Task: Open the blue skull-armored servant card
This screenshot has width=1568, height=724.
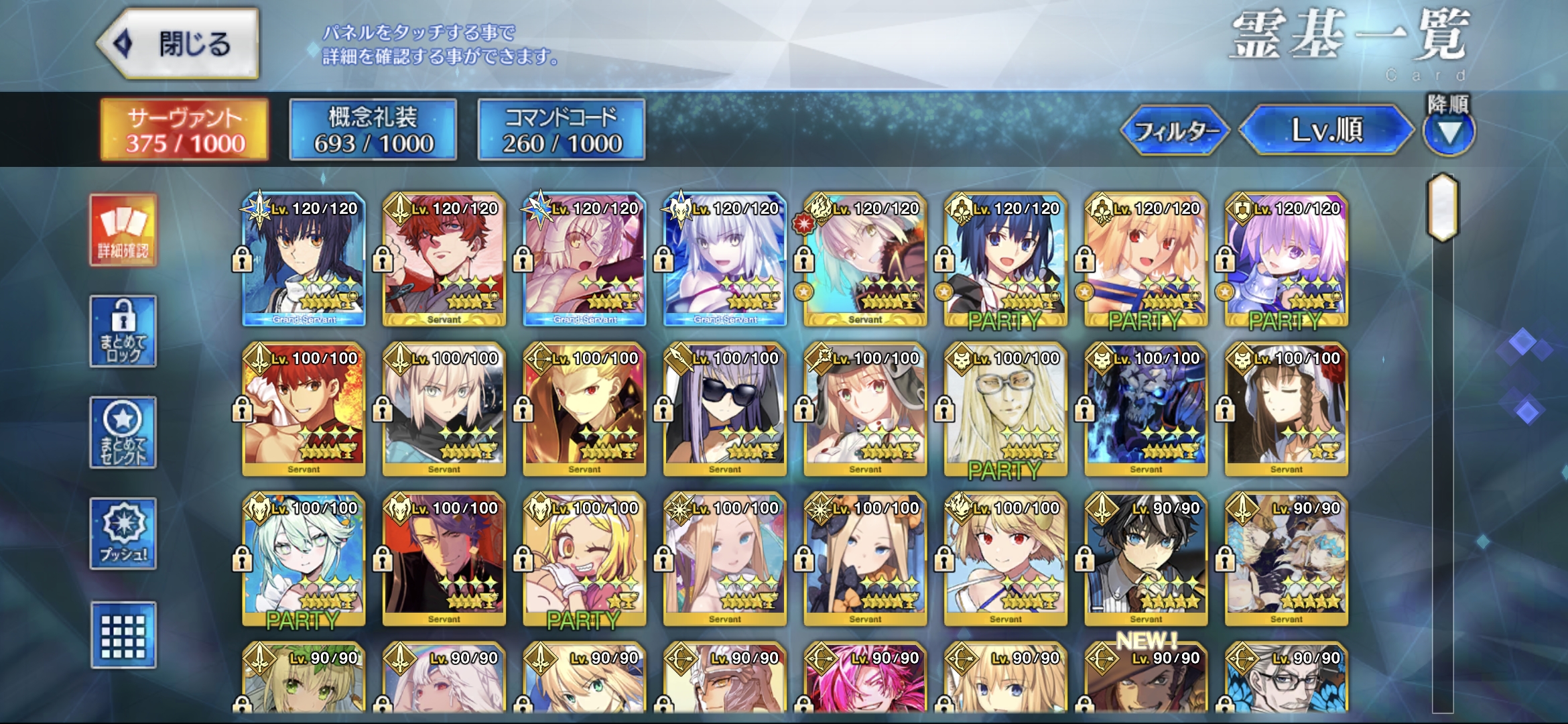Action: click(1146, 410)
